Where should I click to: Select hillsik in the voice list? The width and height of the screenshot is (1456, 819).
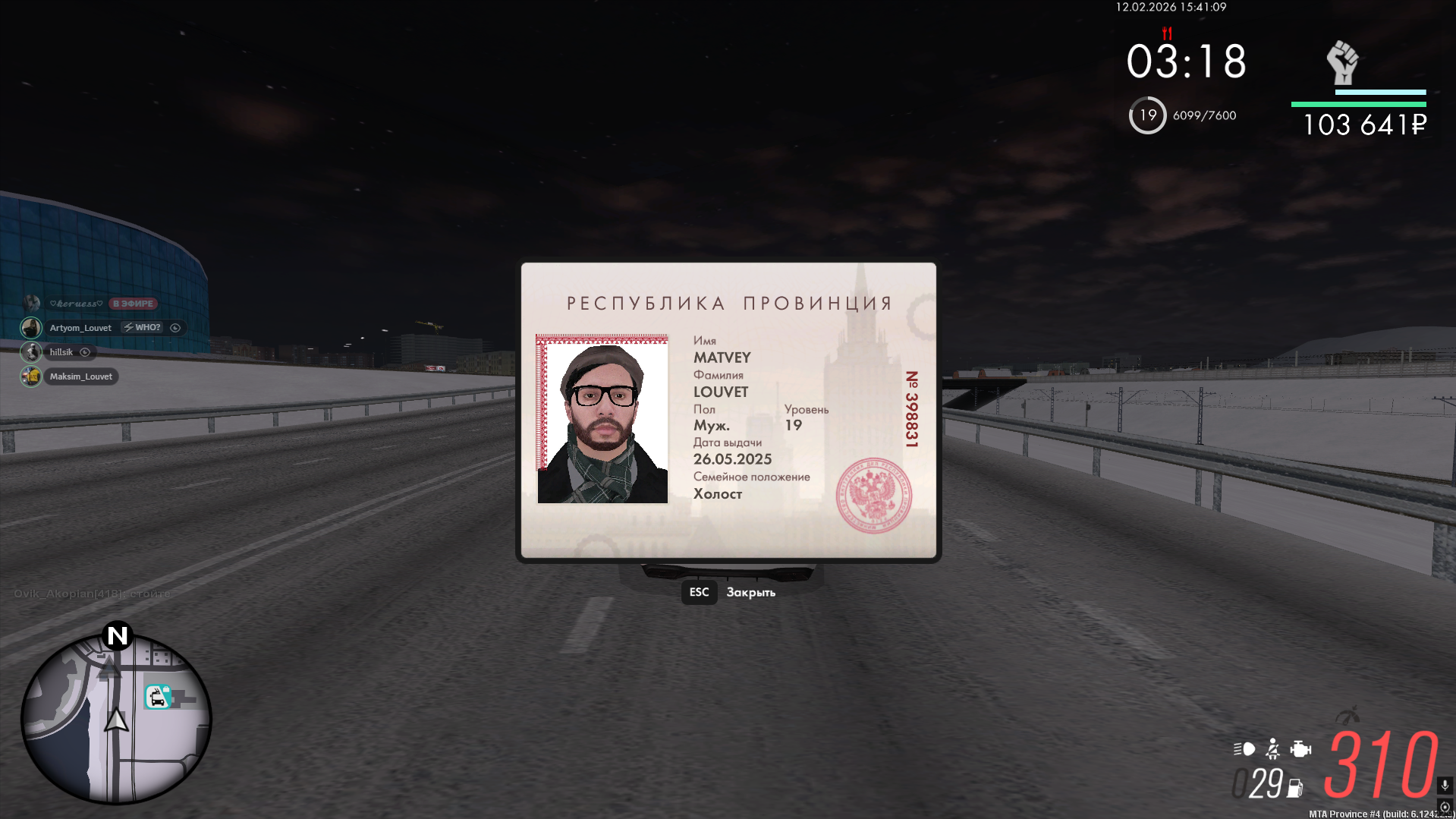61,352
